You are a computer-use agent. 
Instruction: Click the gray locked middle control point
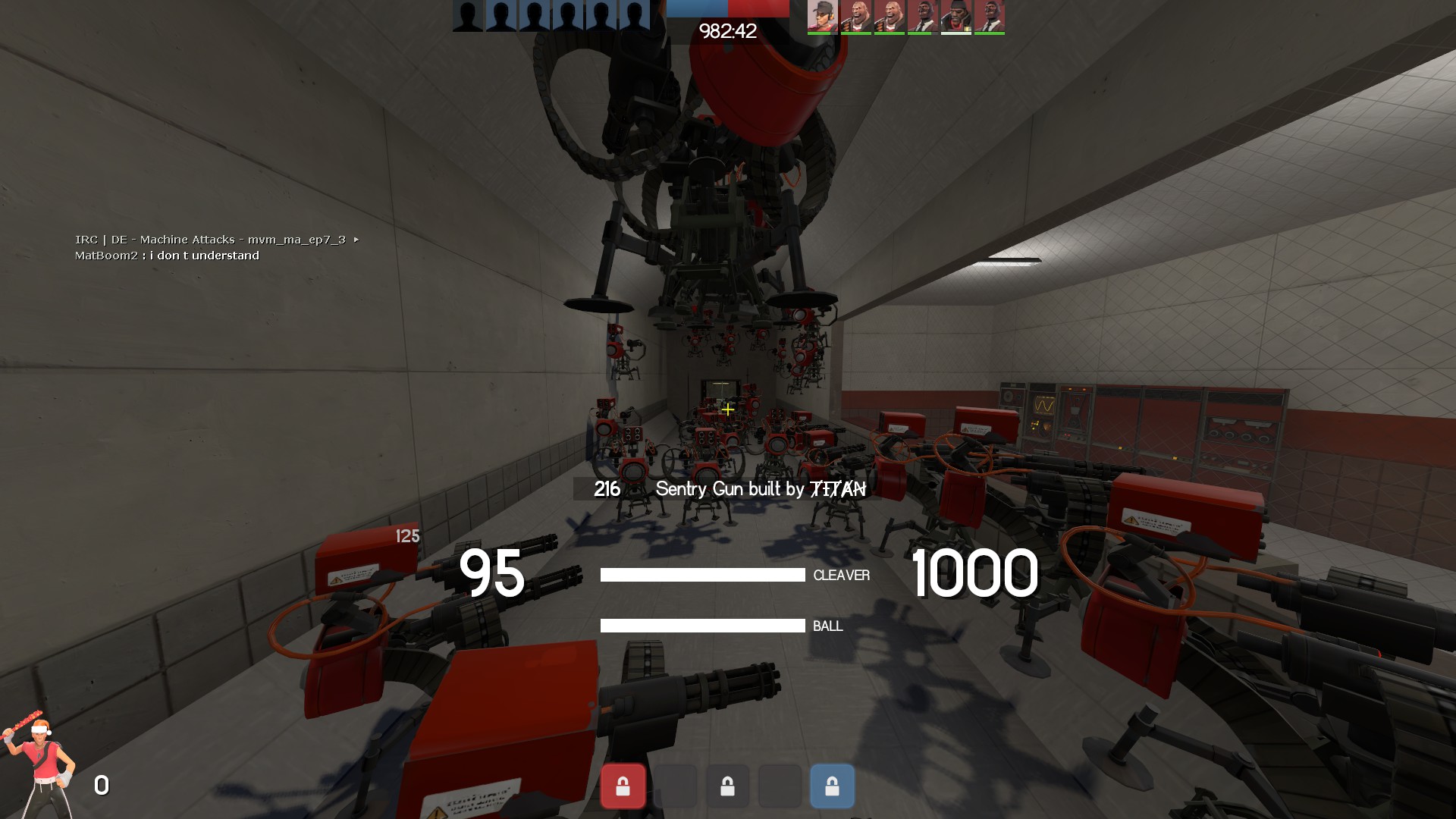coord(727,786)
